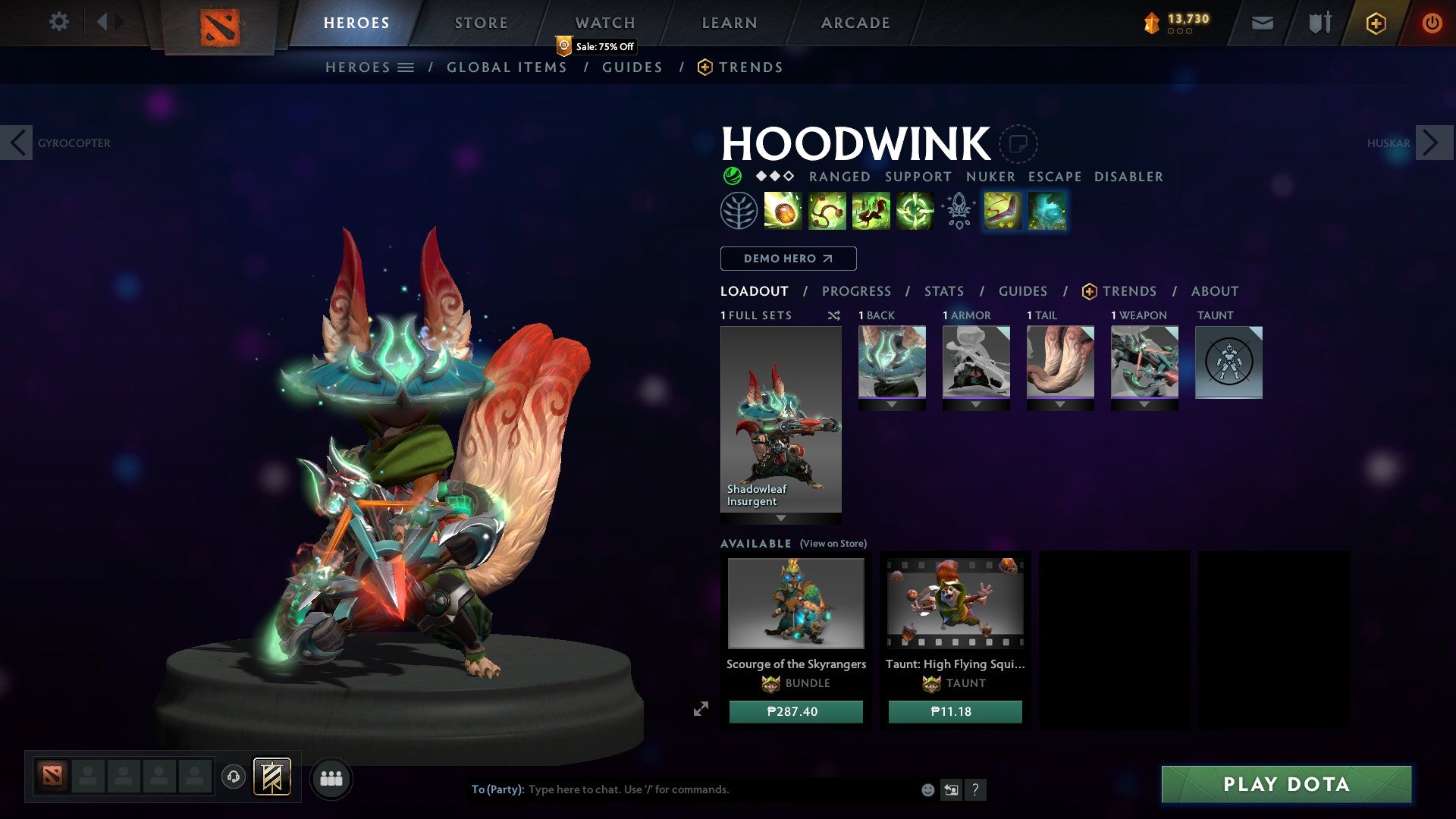Toggle party voice chat with the headset icon
The width and height of the screenshot is (1456, 819).
tap(234, 778)
